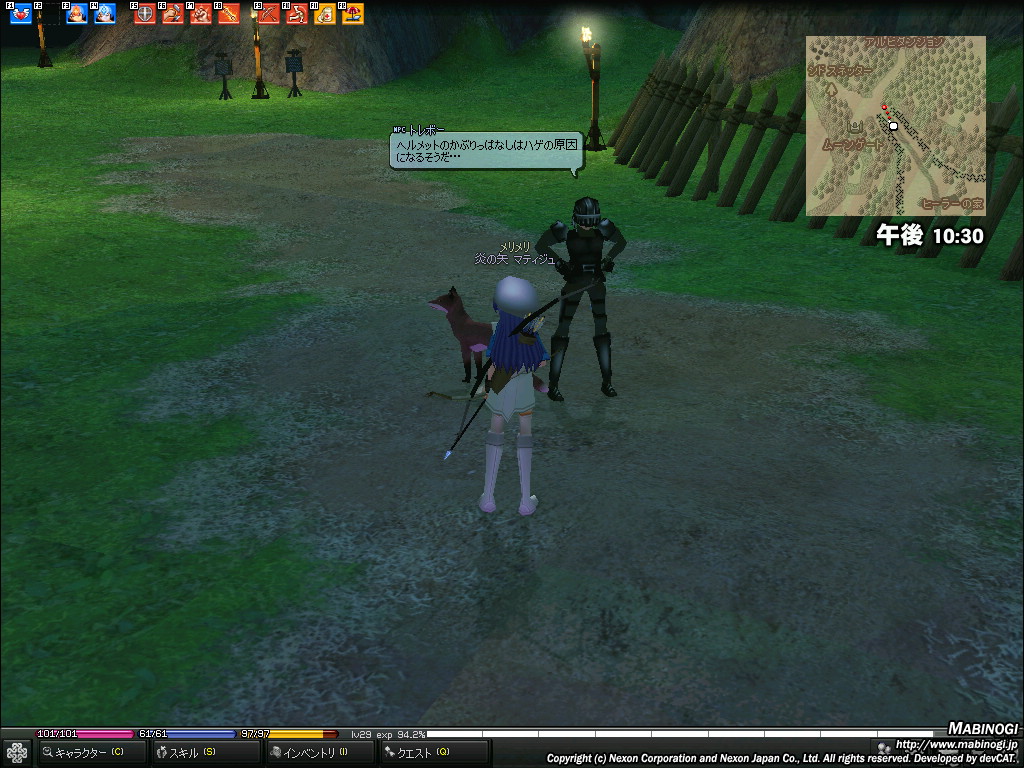Use the F11 first aid skill

(324, 14)
